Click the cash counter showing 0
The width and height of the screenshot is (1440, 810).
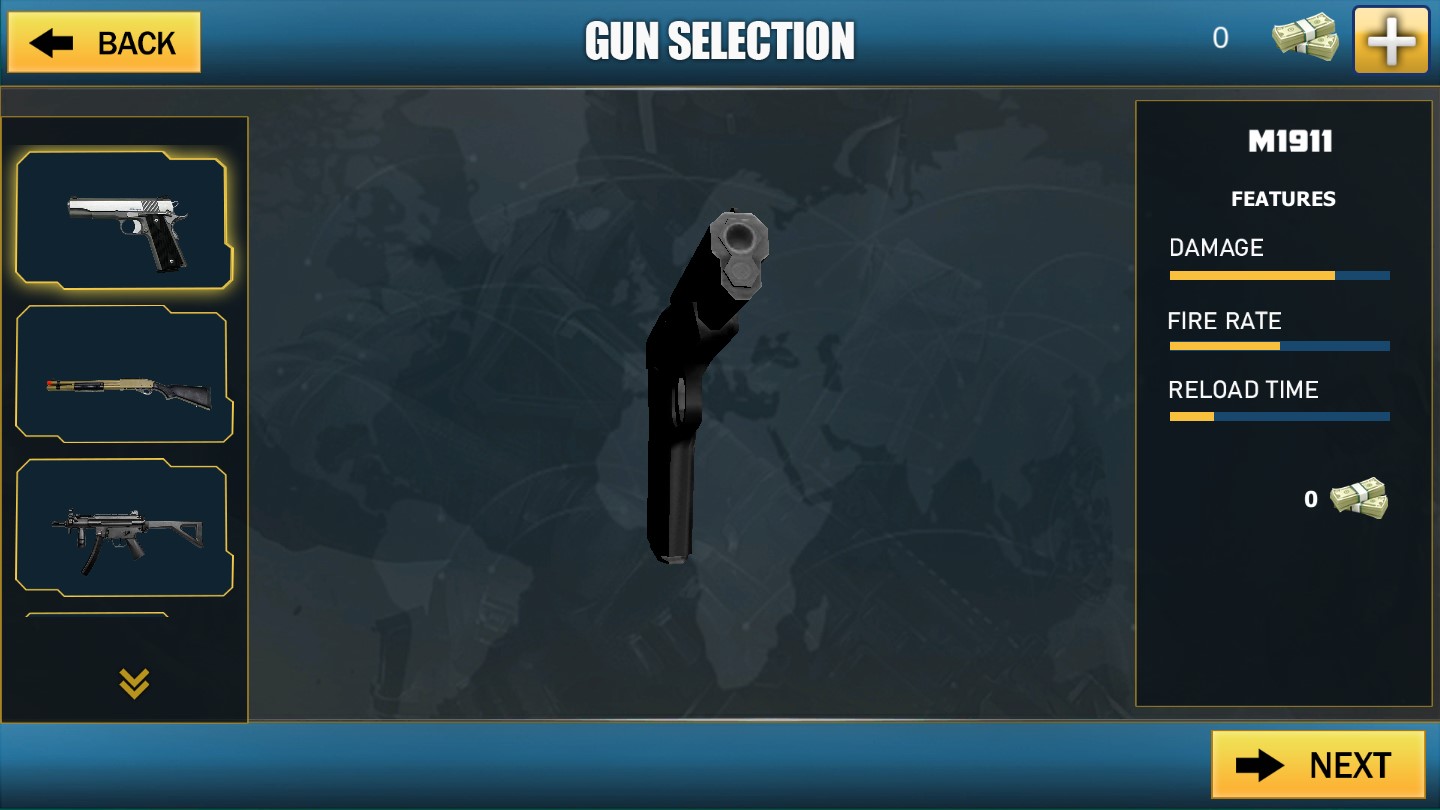[x=1221, y=38]
